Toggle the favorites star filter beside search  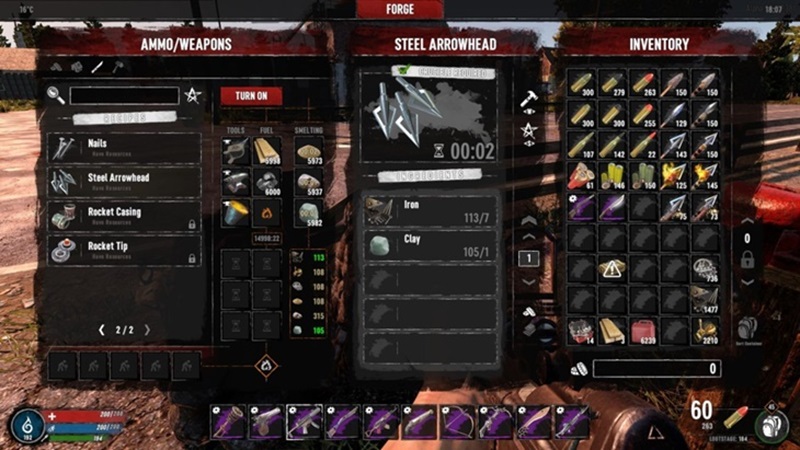(x=192, y=96)
